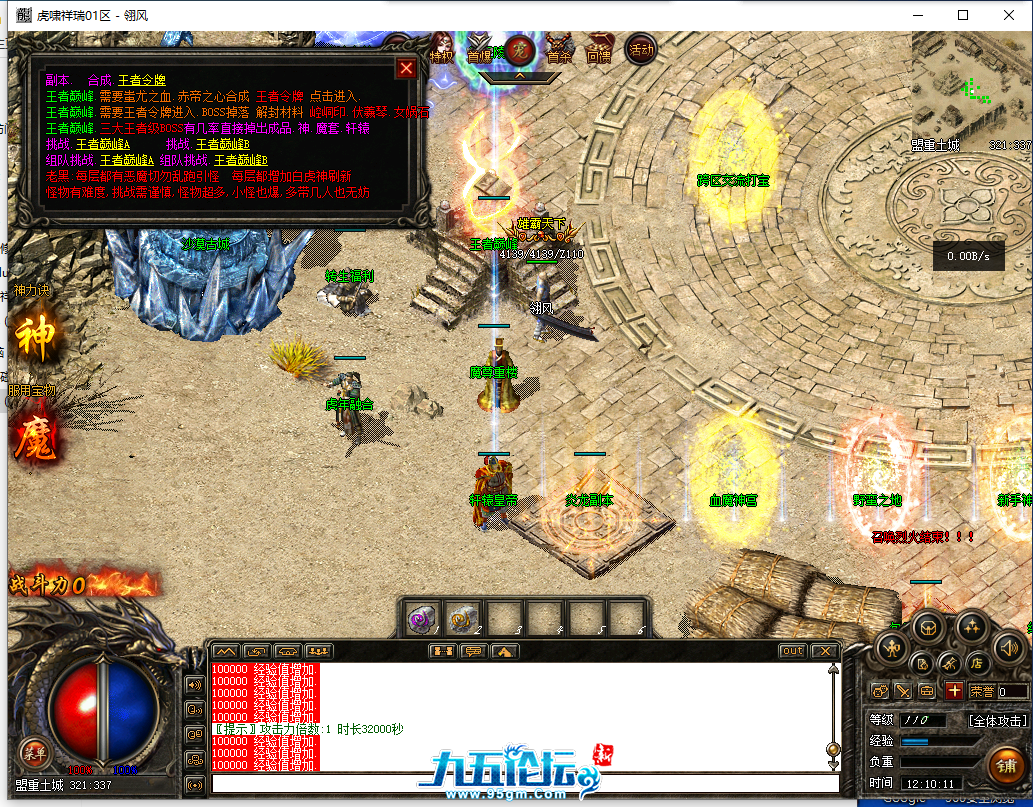
Task: Click the 菜单 menu button by the orb
Action: coord(35,753)
